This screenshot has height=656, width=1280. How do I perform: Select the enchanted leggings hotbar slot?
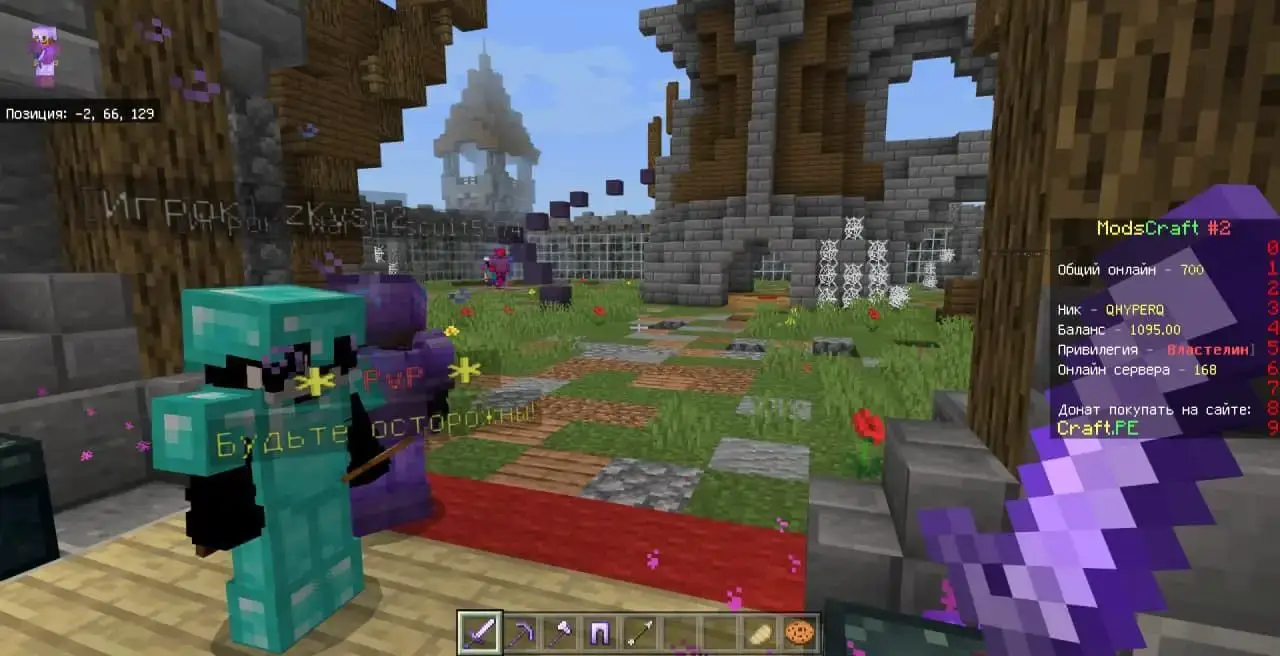pyautogui.click(x=599, y=633)
